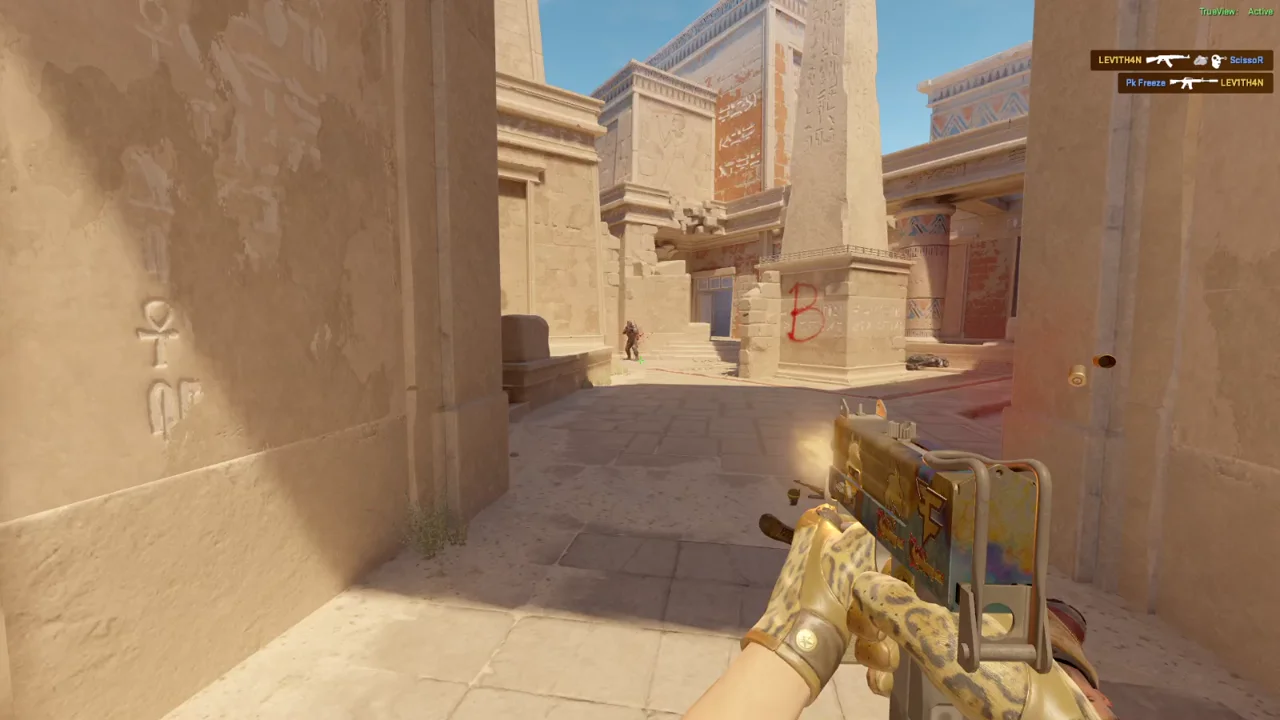Viewport: 1280px width, 720px height.
Task: Click LEV1TH4N's name in the top kill entry
Action: (x=1120, y=60)
